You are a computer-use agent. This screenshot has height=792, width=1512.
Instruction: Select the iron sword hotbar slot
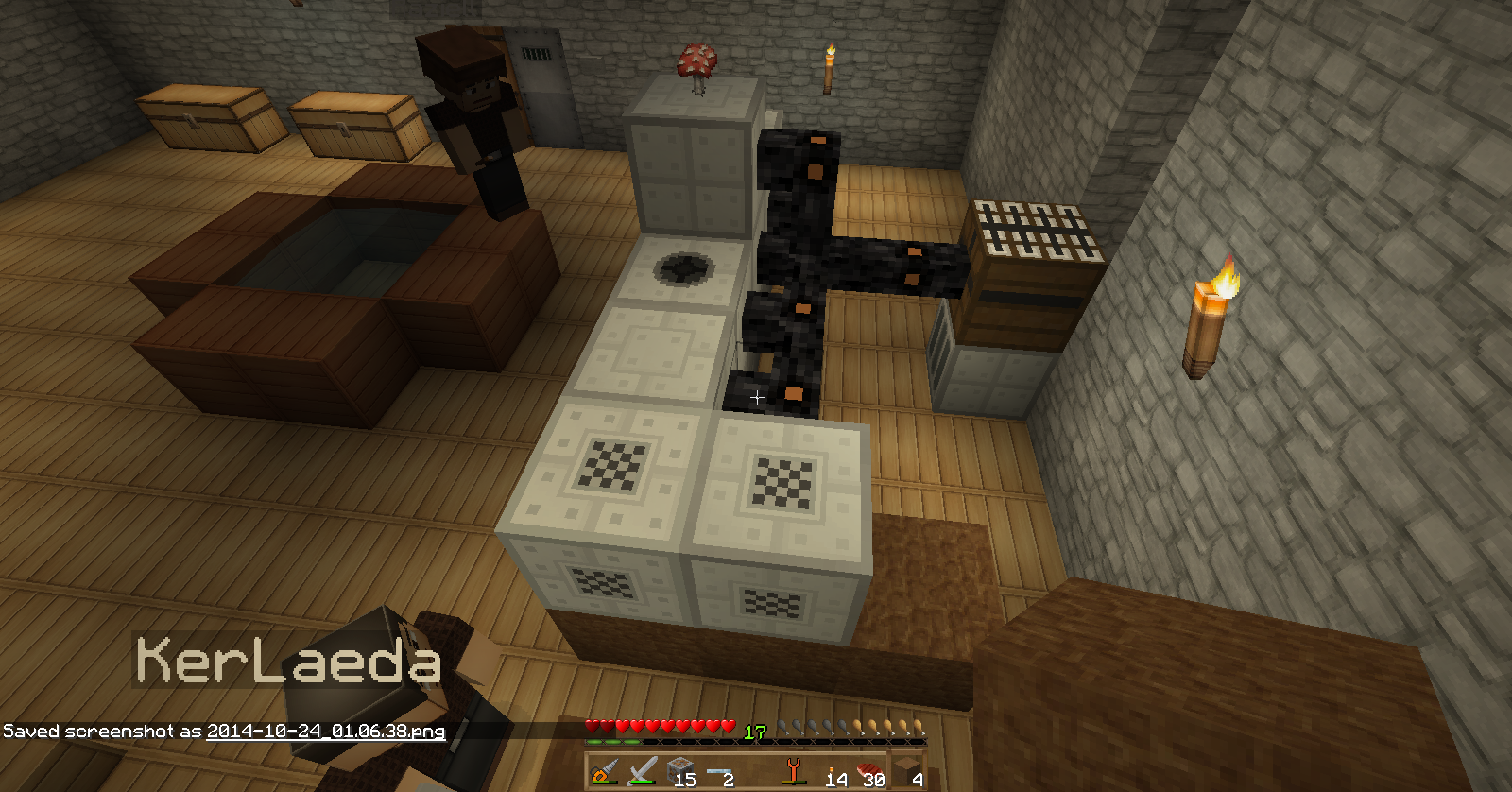[x=643, y=772]
